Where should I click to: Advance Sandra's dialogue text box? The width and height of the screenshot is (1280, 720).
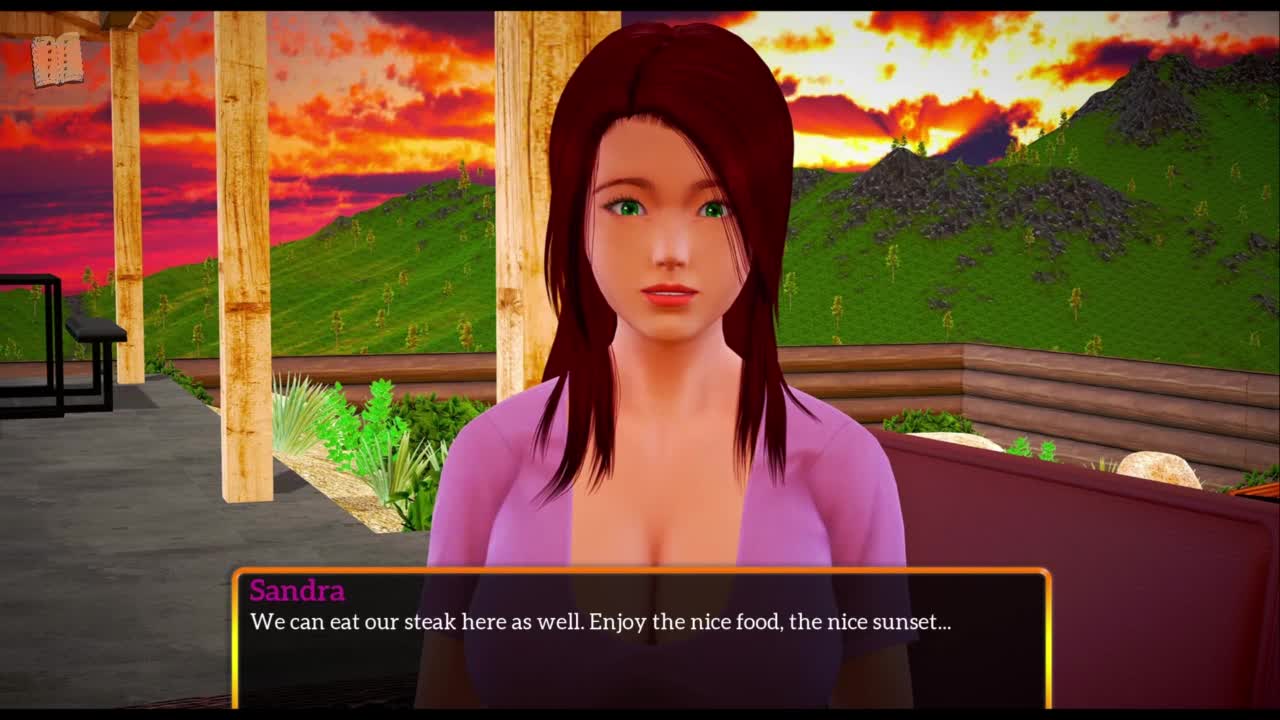click(641, 638)
